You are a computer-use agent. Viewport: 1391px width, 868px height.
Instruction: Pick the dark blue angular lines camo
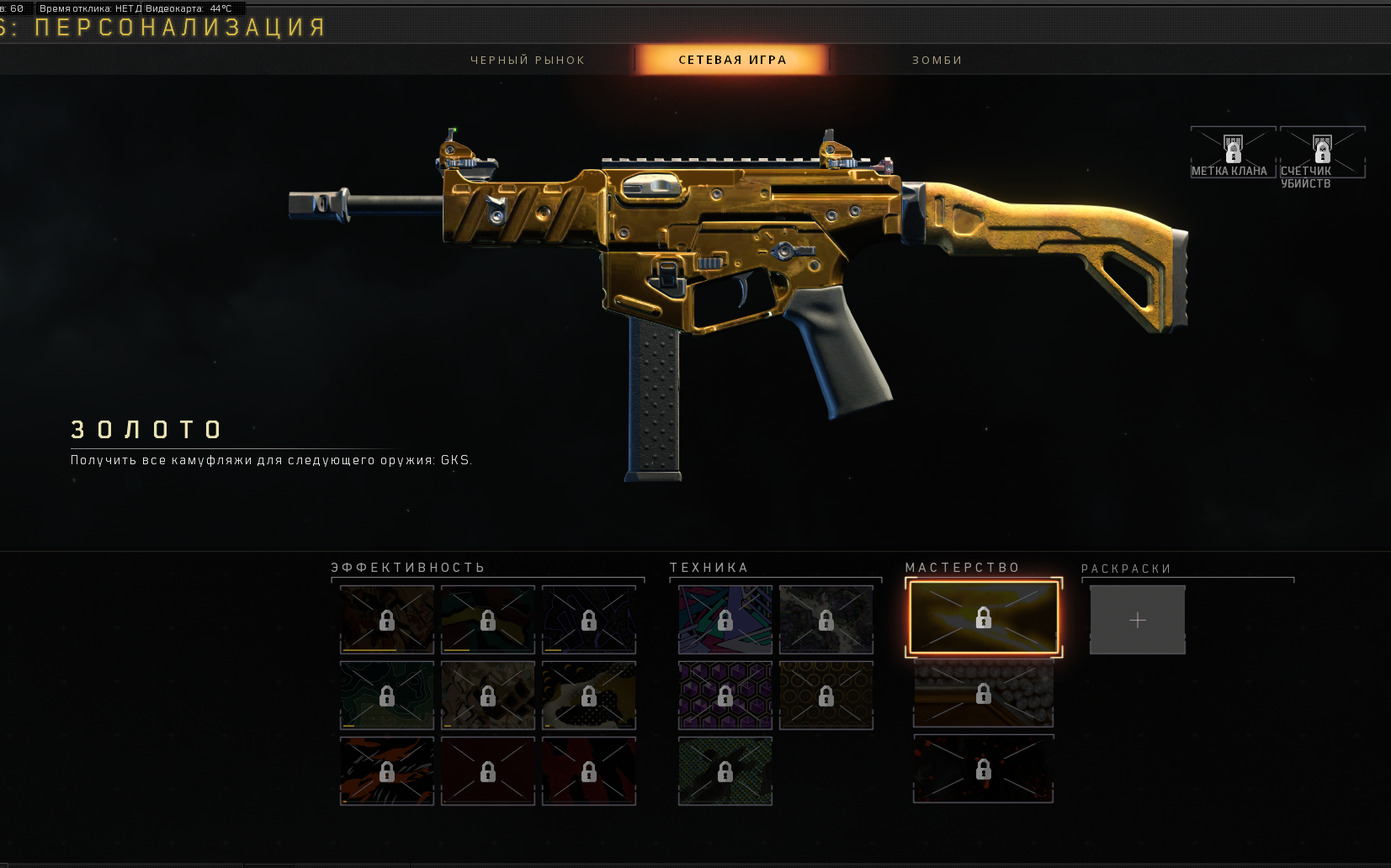click(x=589, y=620)
